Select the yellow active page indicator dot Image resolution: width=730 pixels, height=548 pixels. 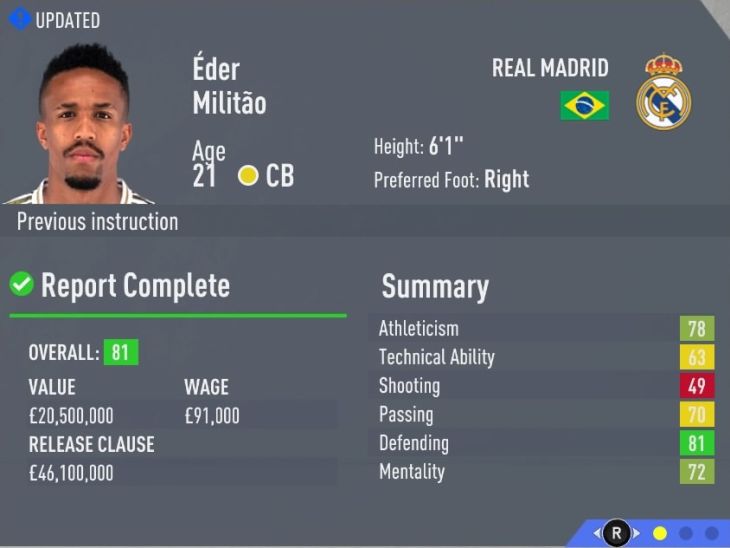(659, 533)
